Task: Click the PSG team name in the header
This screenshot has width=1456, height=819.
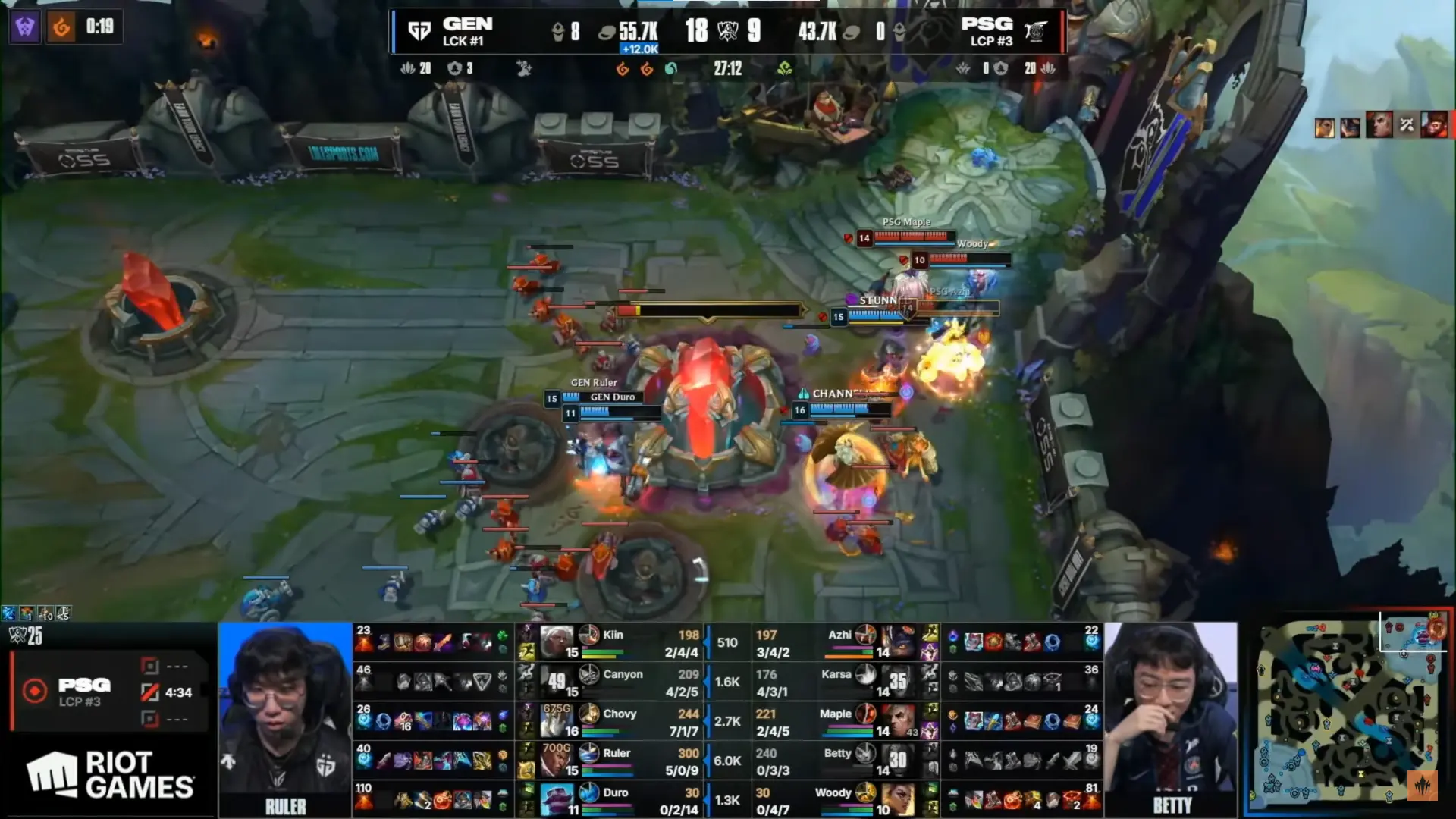Action: coord(986,24)
